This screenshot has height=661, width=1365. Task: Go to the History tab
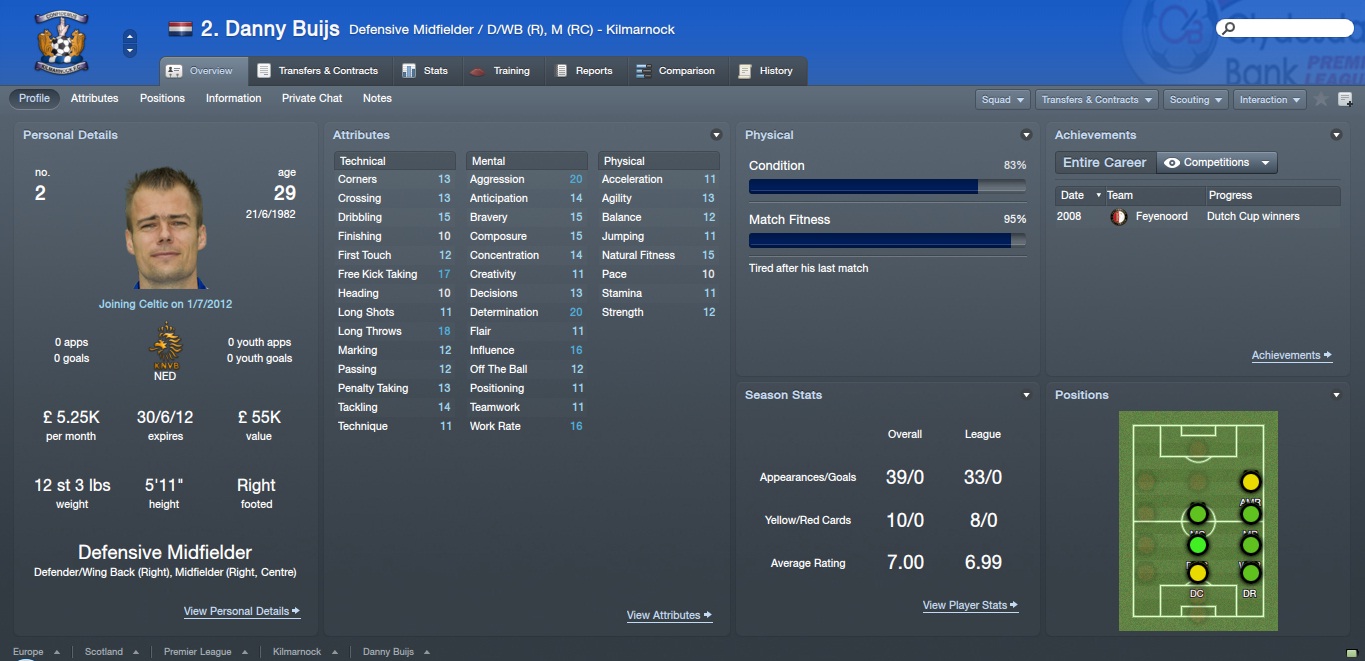click(x=766, y=71)
